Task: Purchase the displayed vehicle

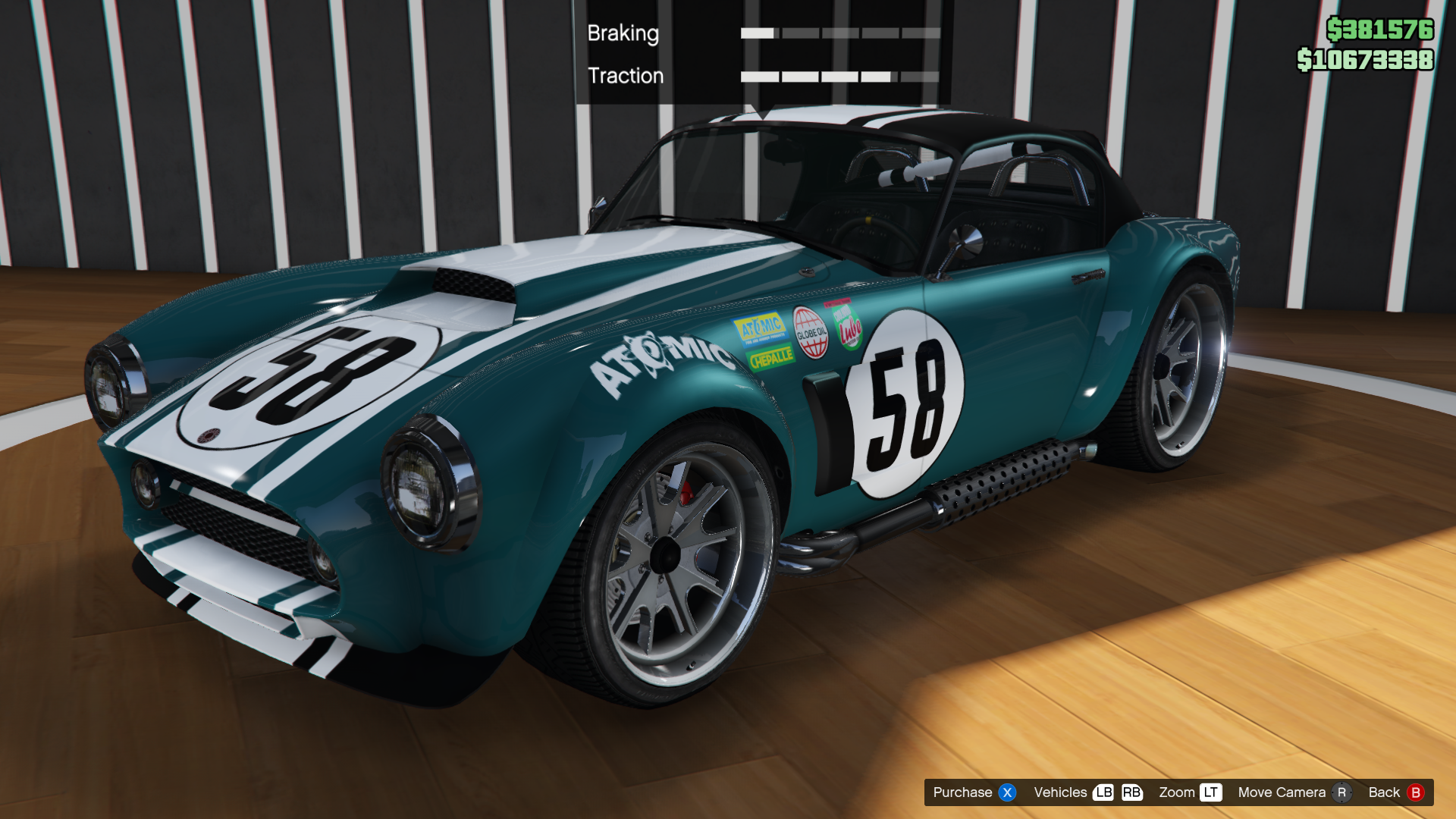Action: tap(974, 792)
